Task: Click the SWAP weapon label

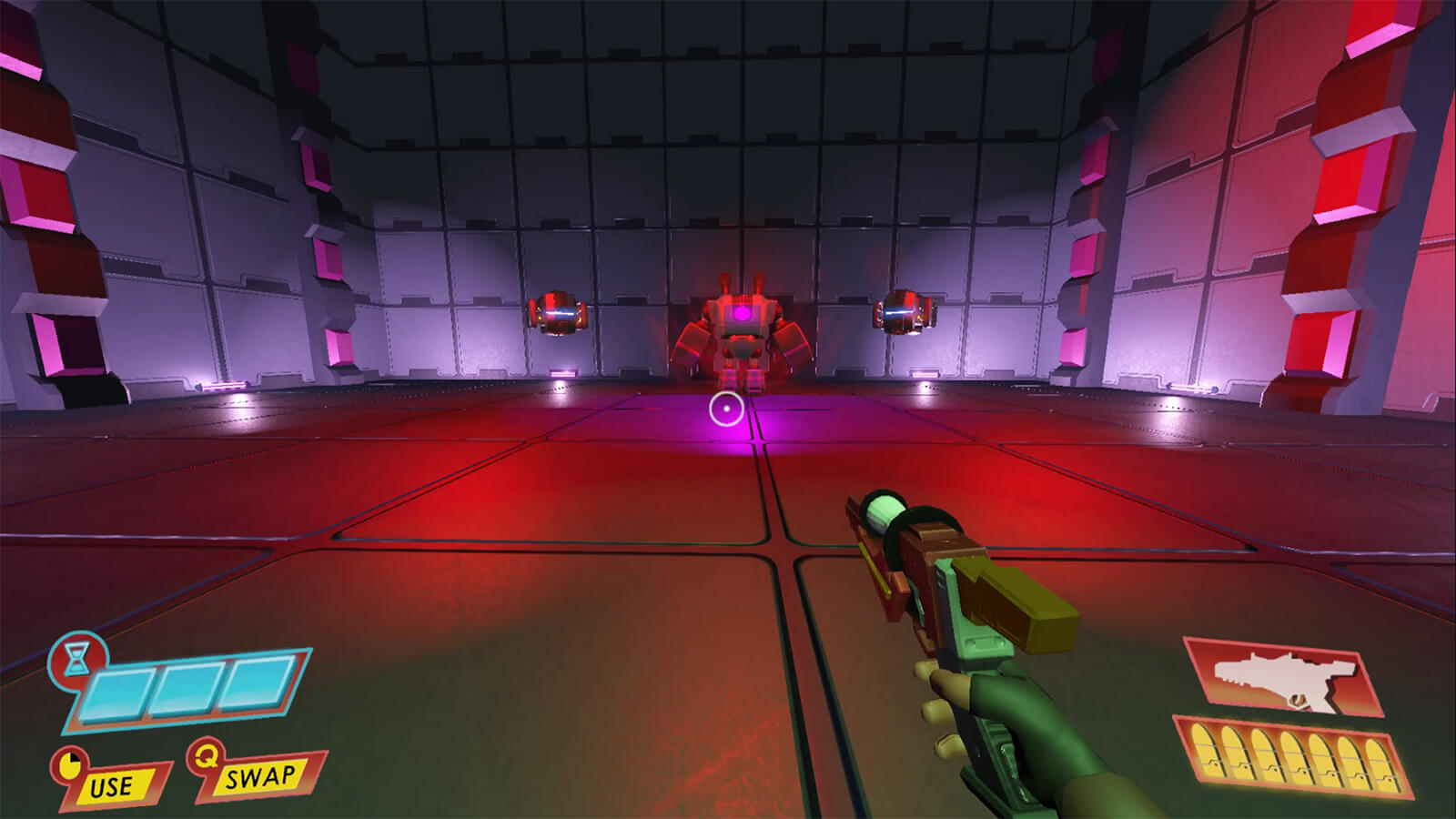Action: [x=260, y=777]
